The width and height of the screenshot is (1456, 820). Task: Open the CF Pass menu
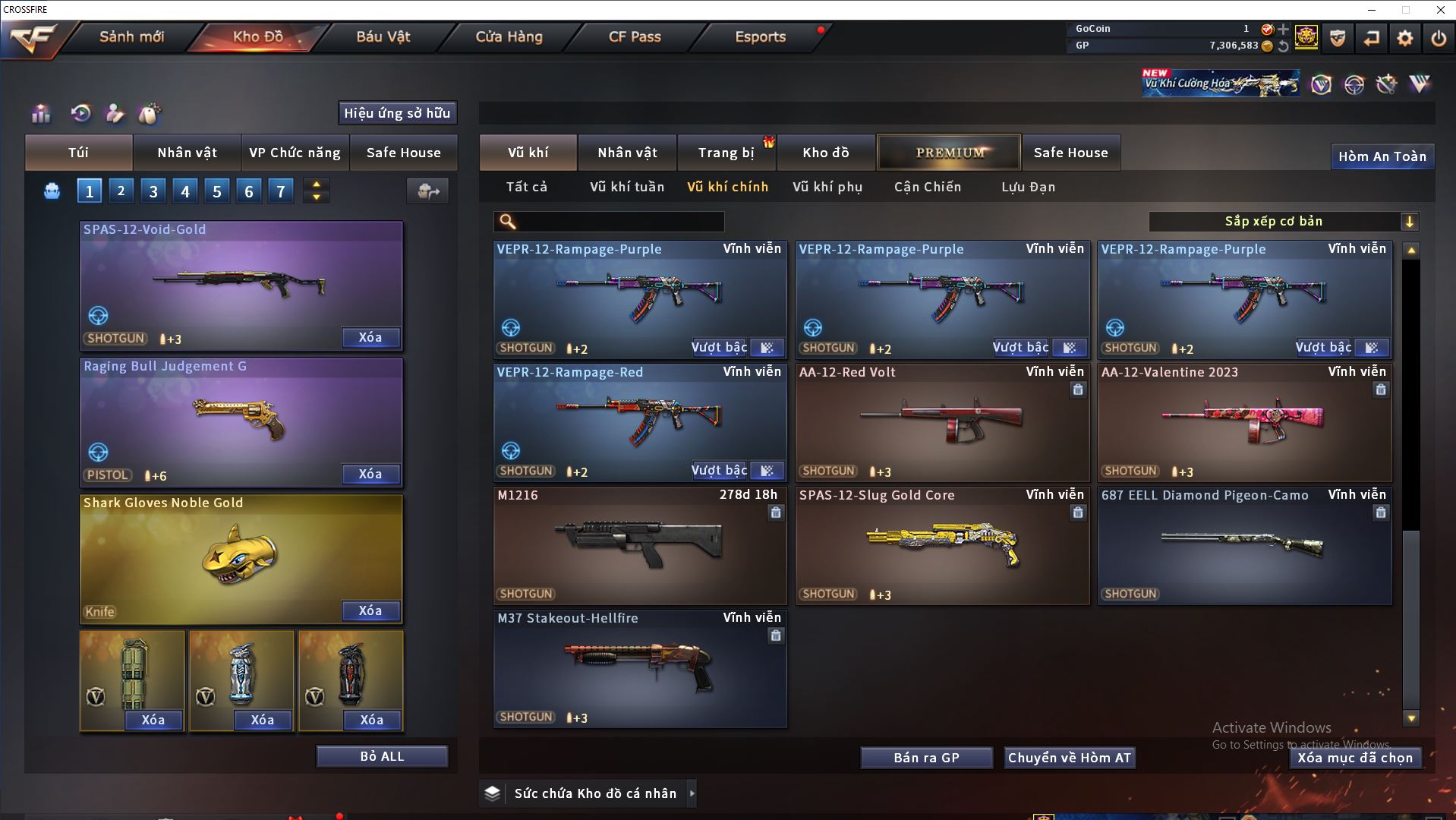[x=635, y=36]
